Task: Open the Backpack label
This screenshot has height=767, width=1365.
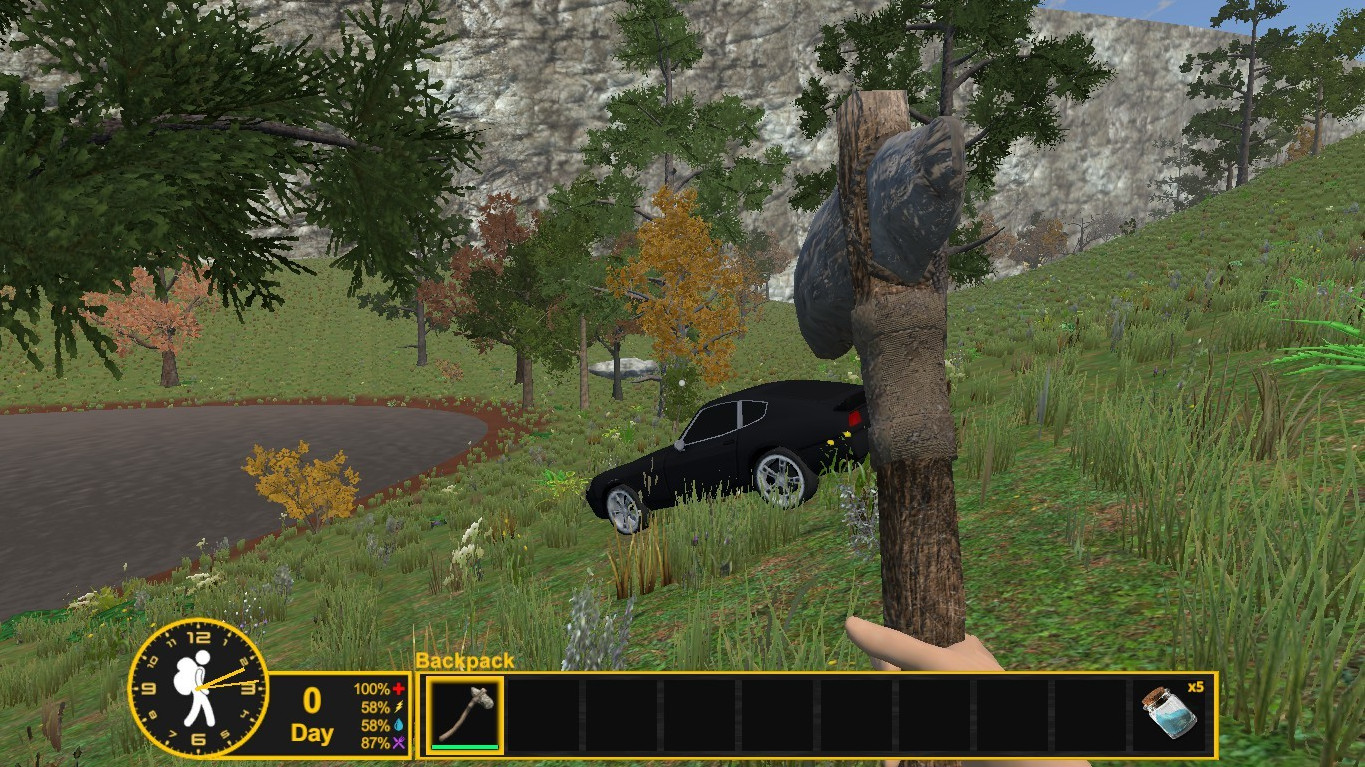Action: tap(465, 661)
